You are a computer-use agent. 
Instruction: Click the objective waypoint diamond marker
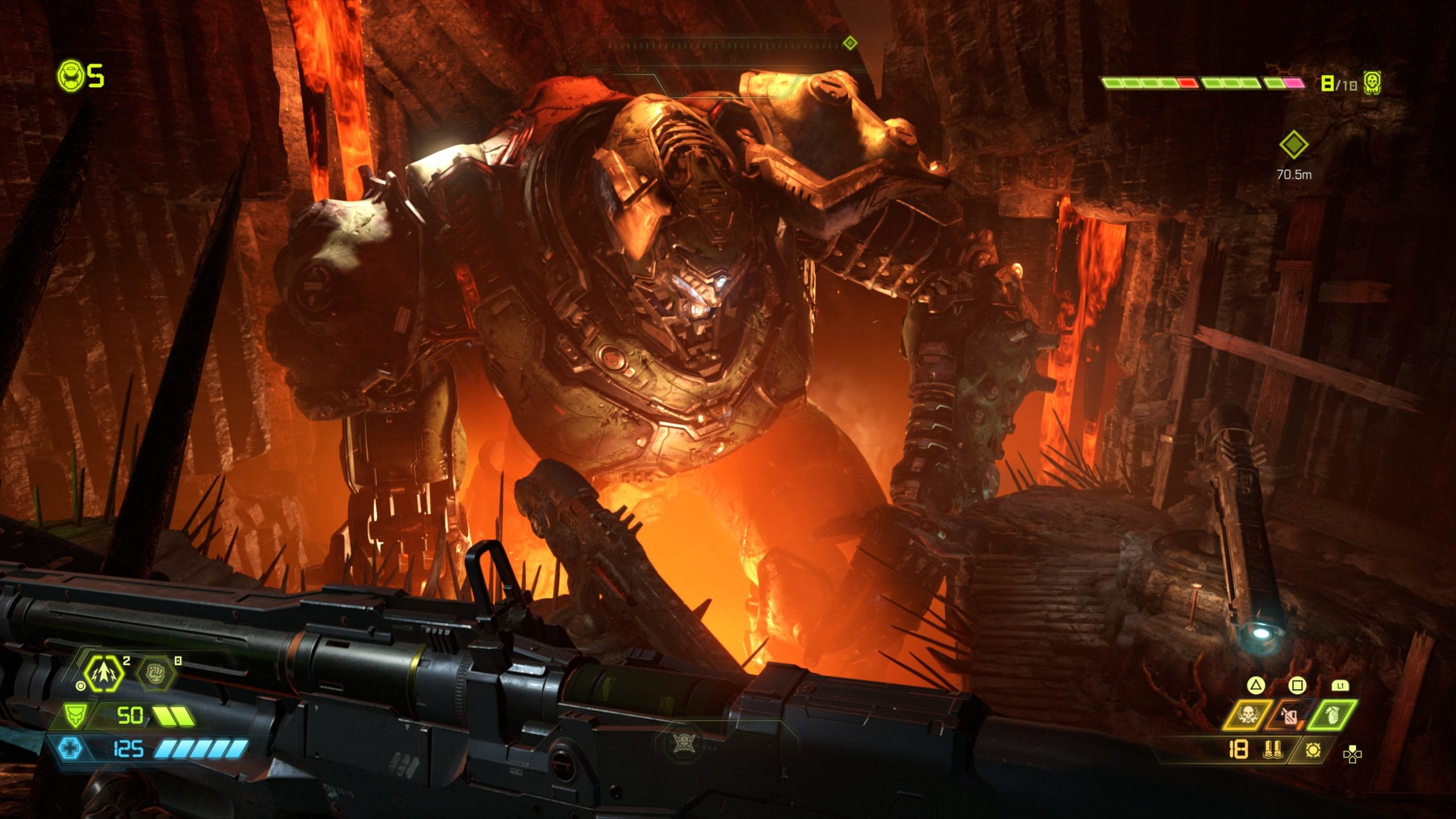1293,145
